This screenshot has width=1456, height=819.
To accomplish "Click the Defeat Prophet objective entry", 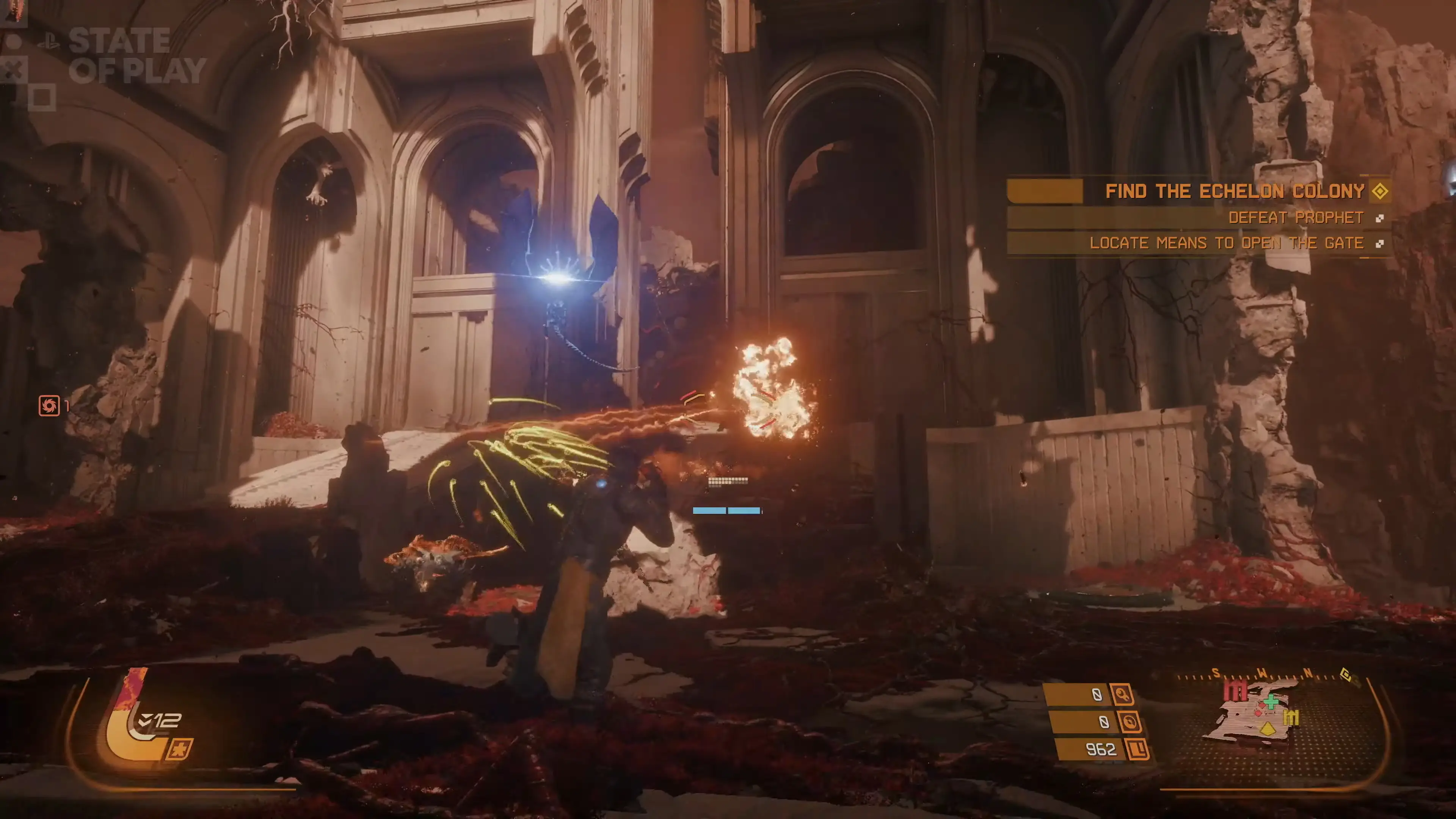I will tap(1296, 218).
